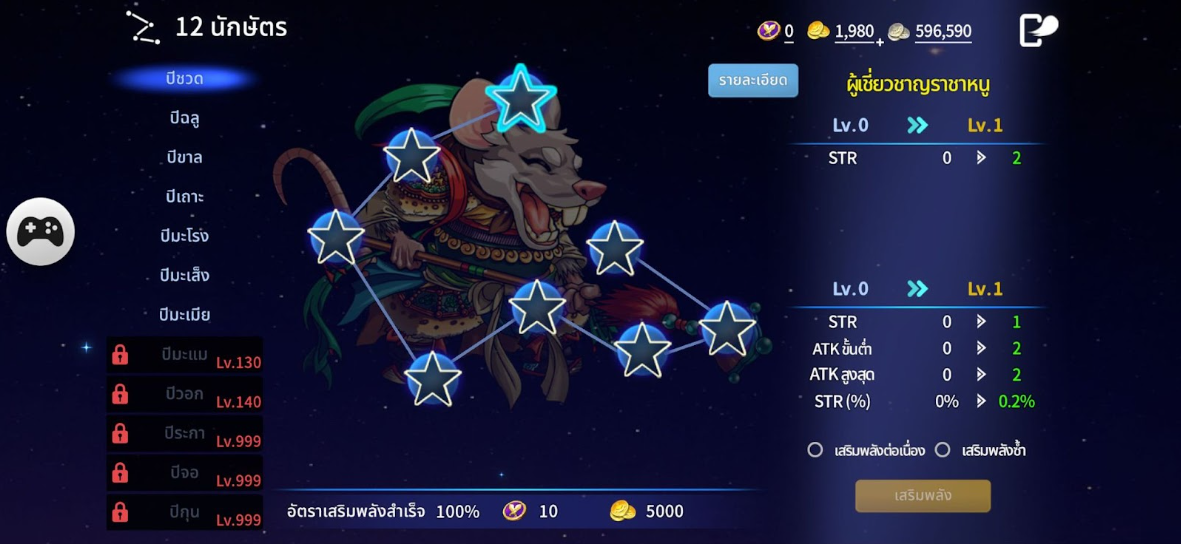The width and height of the screenshot is (1181, 544).
Task: Select the ปีชวด zodiac tab
Action: click(x=184, y=79)
